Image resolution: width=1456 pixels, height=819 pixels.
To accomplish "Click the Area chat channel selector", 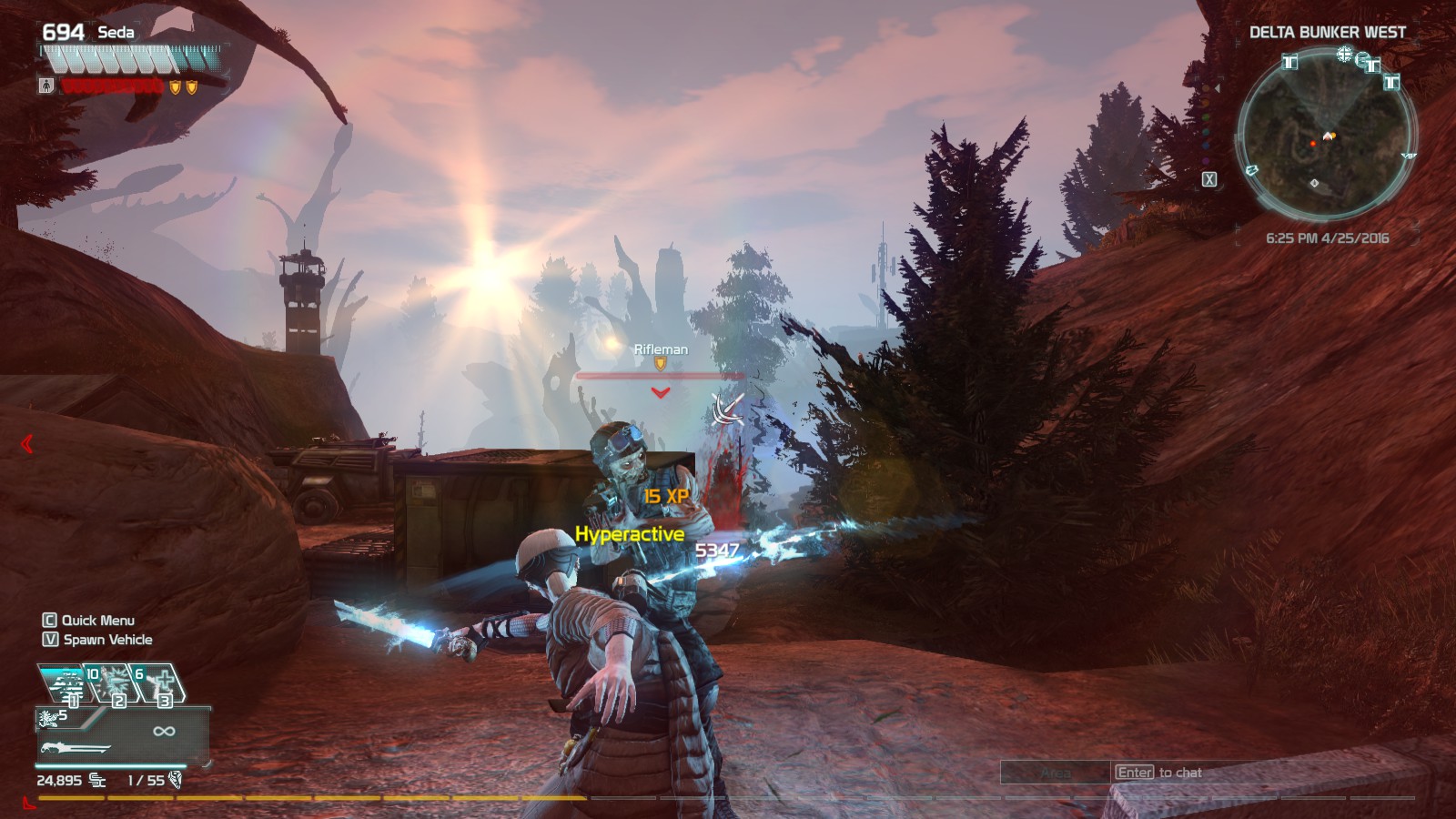I will pos(1055,773).
